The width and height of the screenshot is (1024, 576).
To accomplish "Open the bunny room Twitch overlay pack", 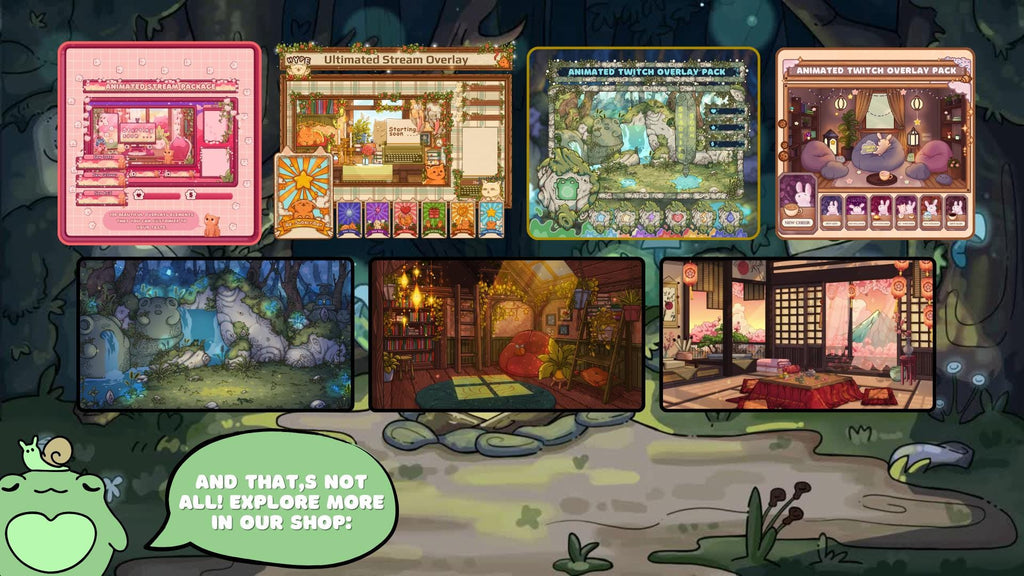I will click(x=875, y=143).
